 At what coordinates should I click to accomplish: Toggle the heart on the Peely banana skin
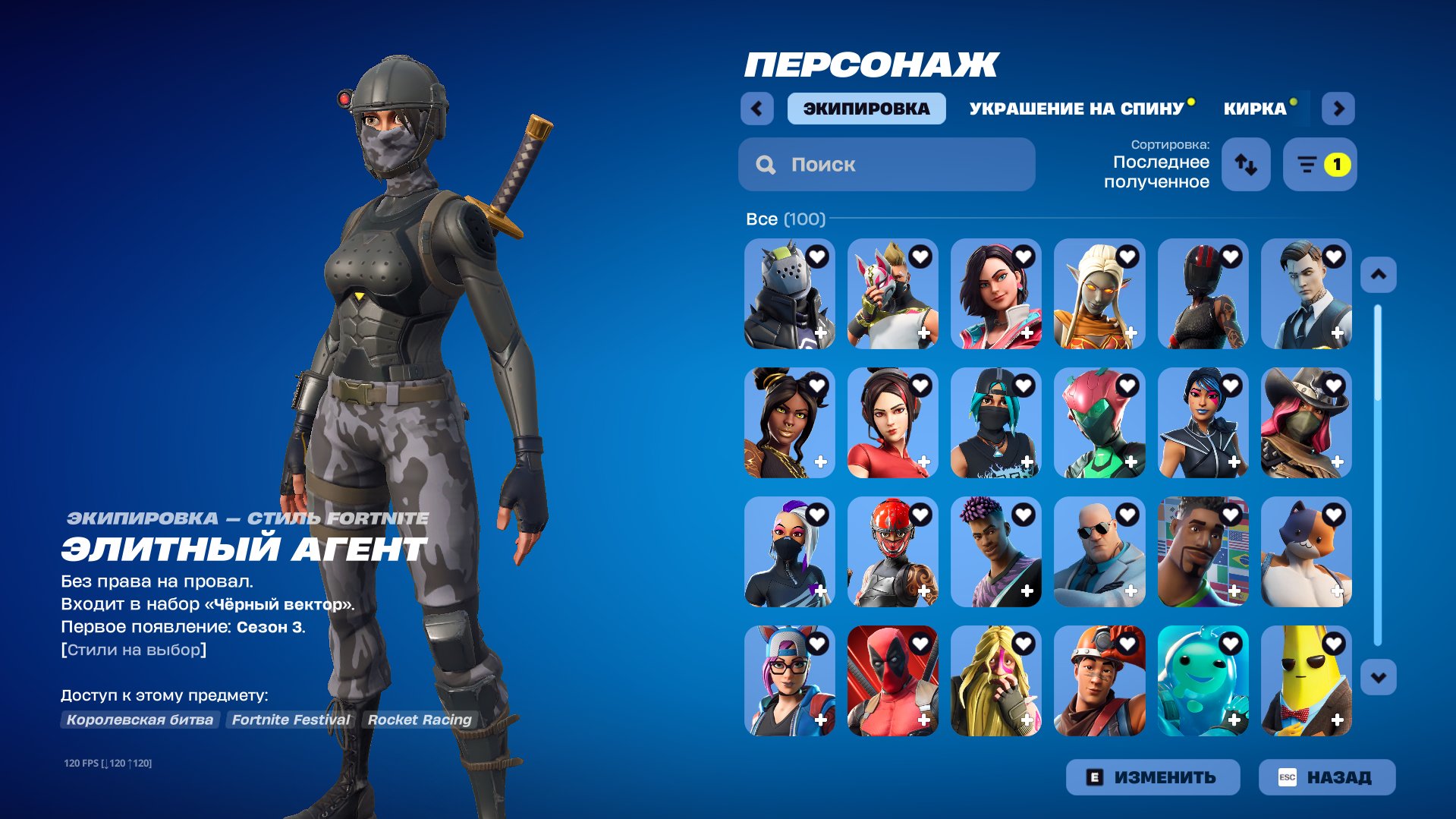click(1333, 642)
